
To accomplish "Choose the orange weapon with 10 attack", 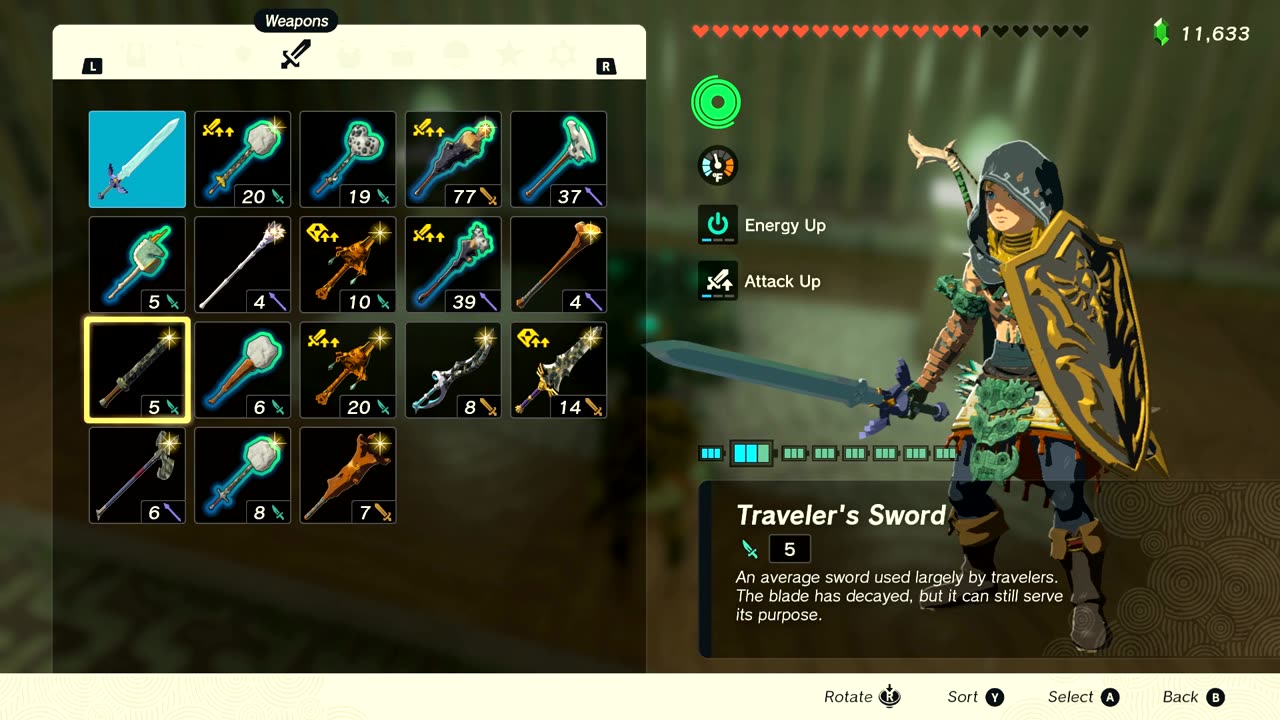I will [x=348, y=265].
